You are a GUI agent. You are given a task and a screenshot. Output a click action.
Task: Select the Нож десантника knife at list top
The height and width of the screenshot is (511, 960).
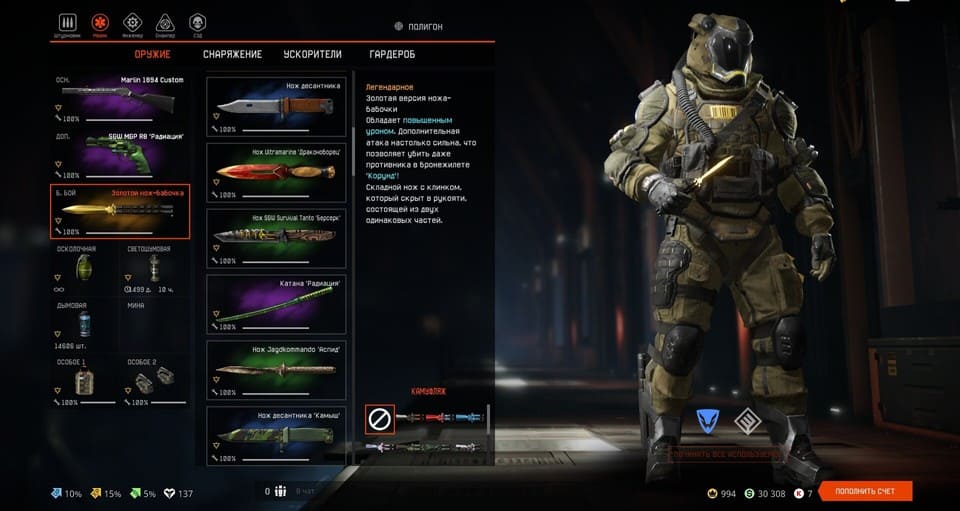pyautogui.click(x=276, y=106)
